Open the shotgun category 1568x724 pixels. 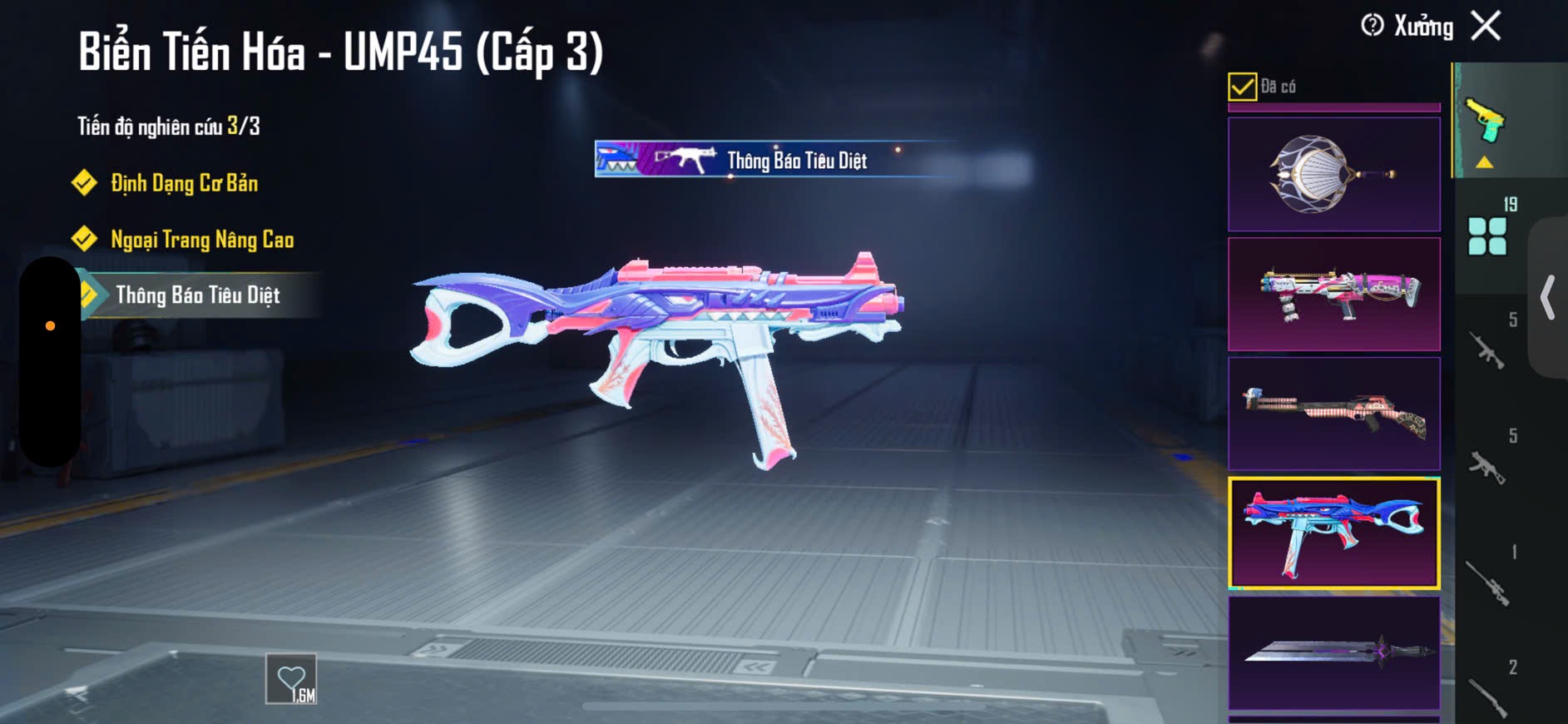pos(1488,696)
